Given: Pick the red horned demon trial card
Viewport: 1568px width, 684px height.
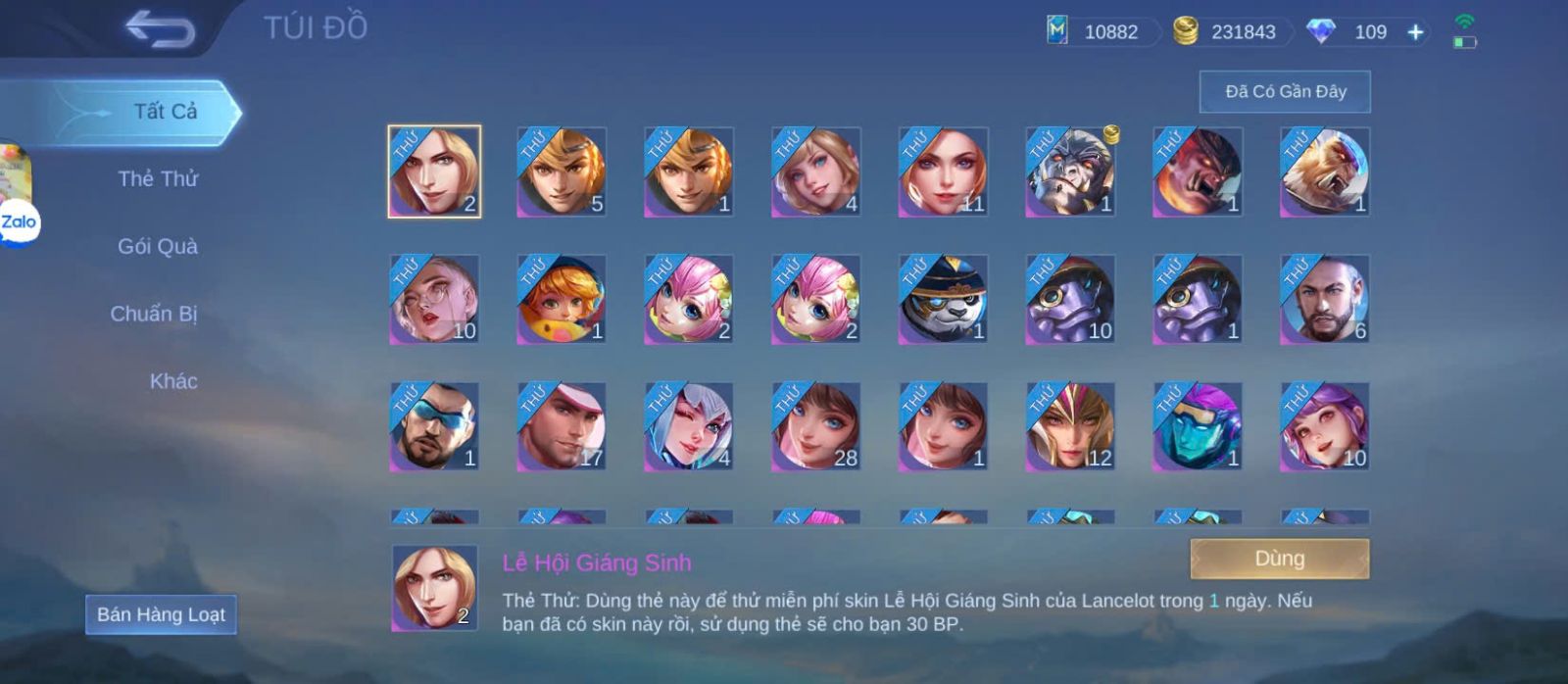Looking at the screenshot, I should (x=1197, y=172).
